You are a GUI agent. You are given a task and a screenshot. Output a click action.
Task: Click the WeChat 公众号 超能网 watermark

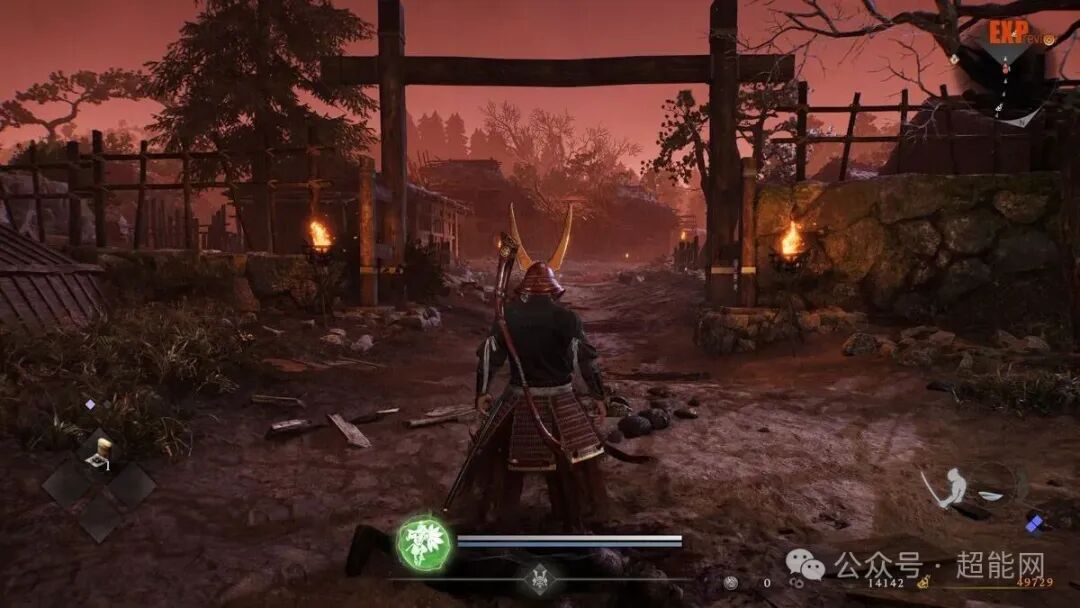[x=914, y=563]
